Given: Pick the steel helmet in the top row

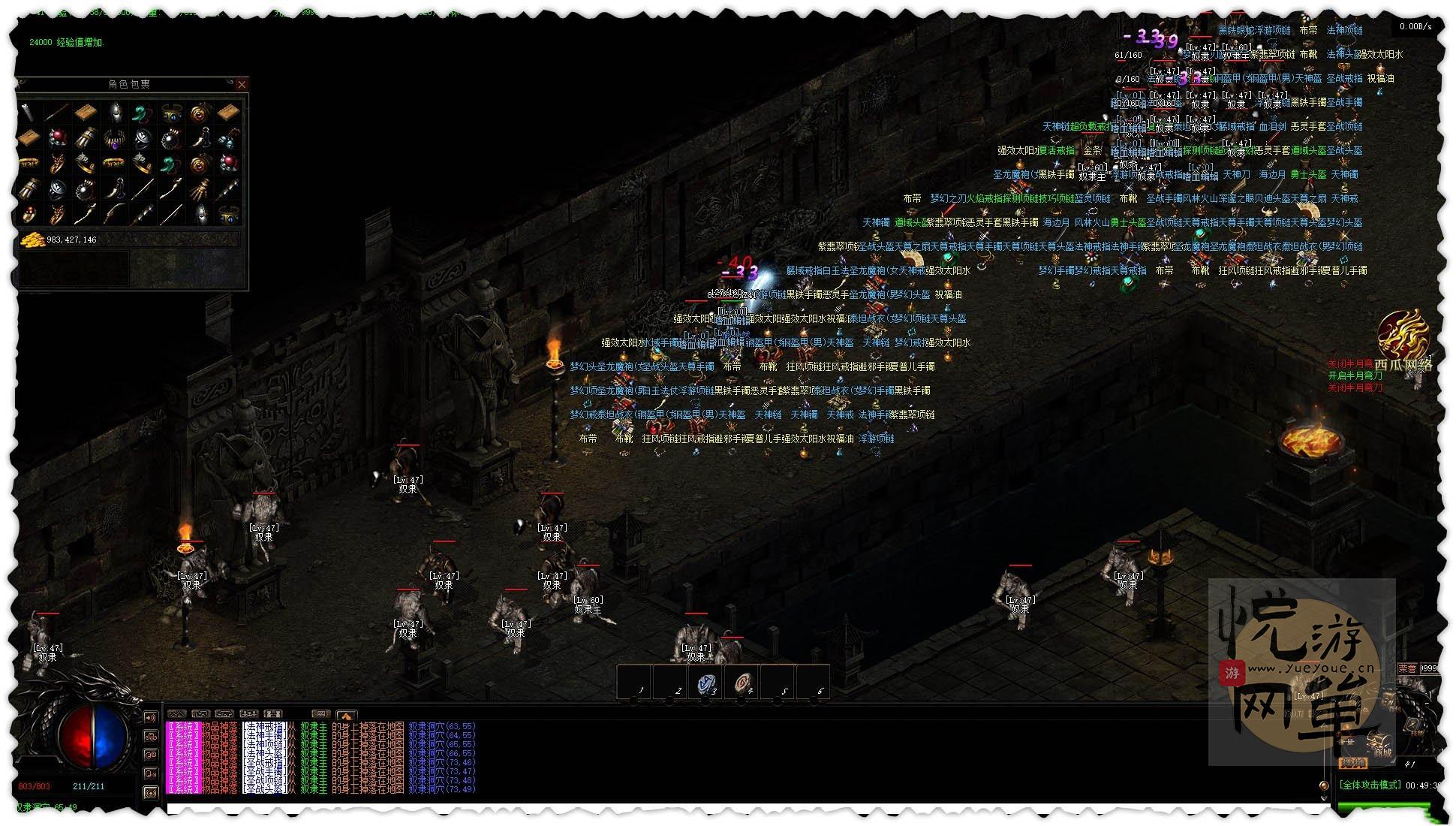Looking at the screenshot, I should (115, 113).
